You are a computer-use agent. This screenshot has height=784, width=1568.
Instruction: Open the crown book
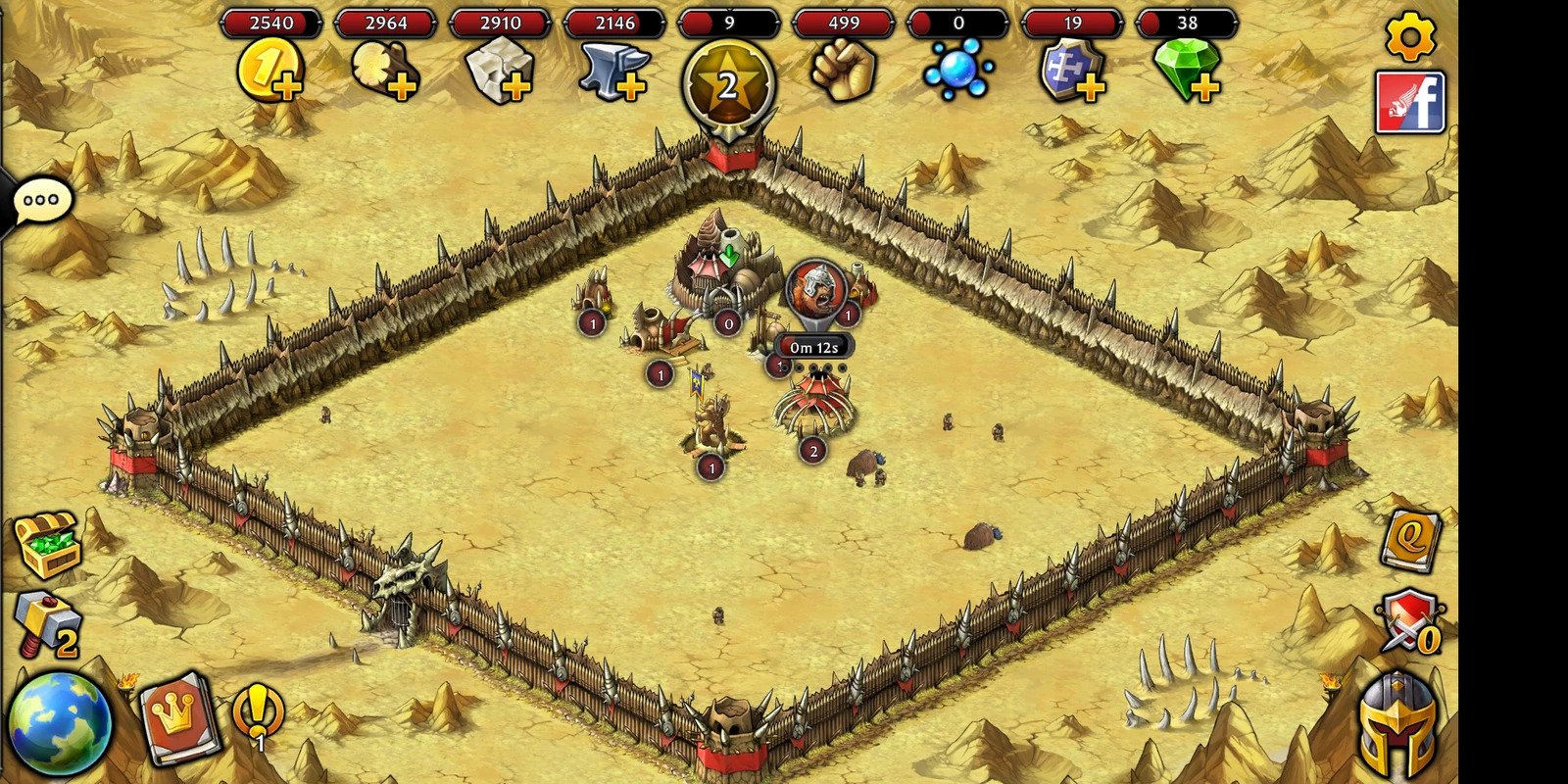pos(178,718)
